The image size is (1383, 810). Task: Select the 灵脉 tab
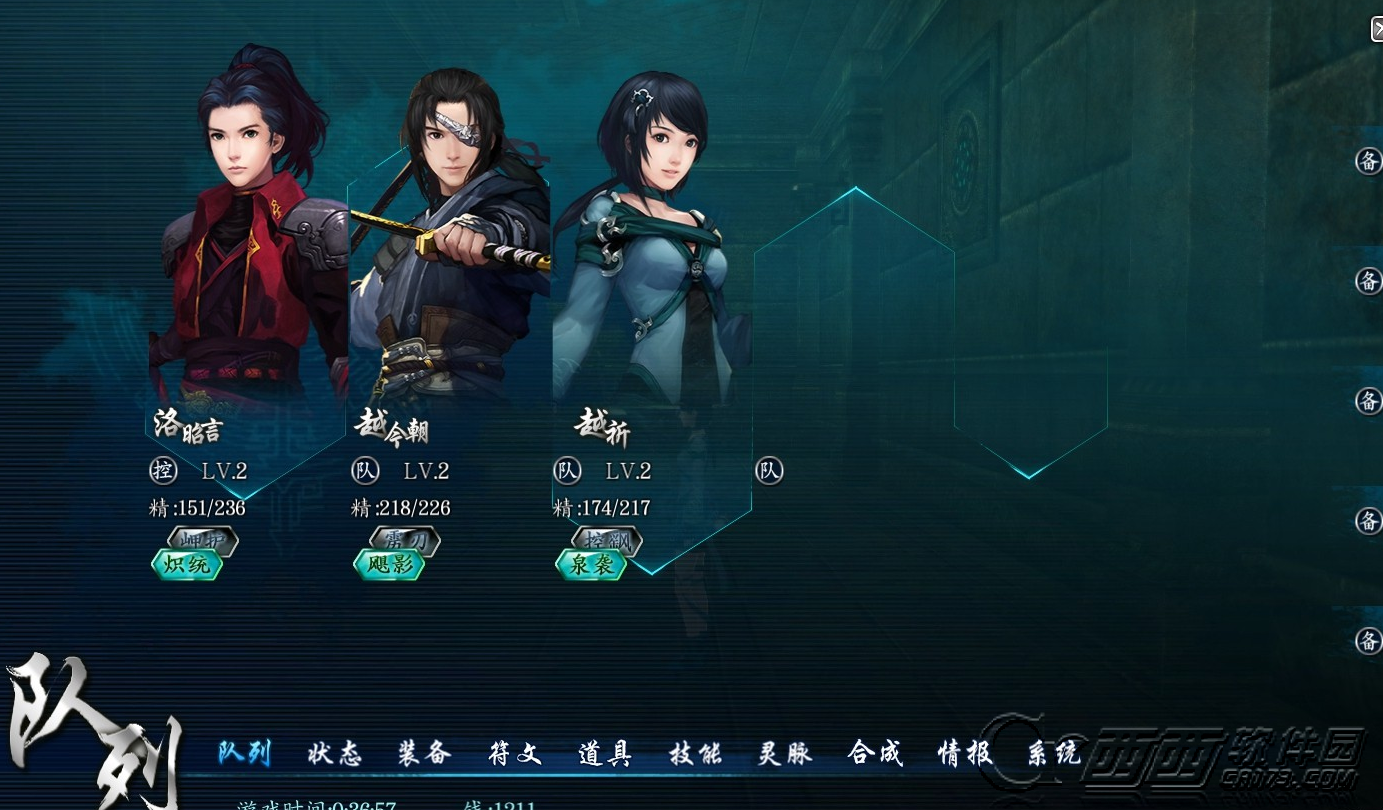pos(784,753)
